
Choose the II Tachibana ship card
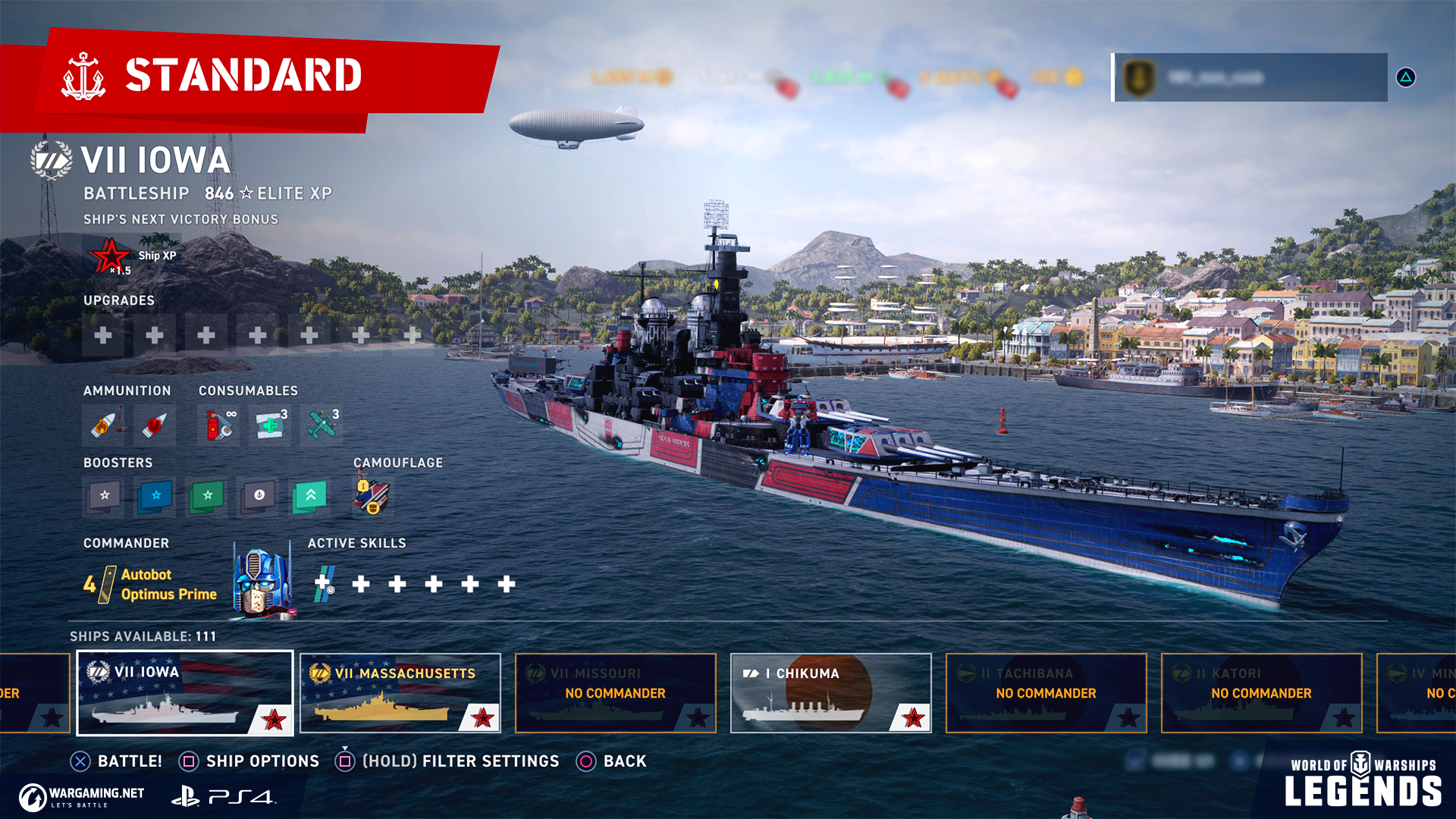click(x=1046, y=692)
